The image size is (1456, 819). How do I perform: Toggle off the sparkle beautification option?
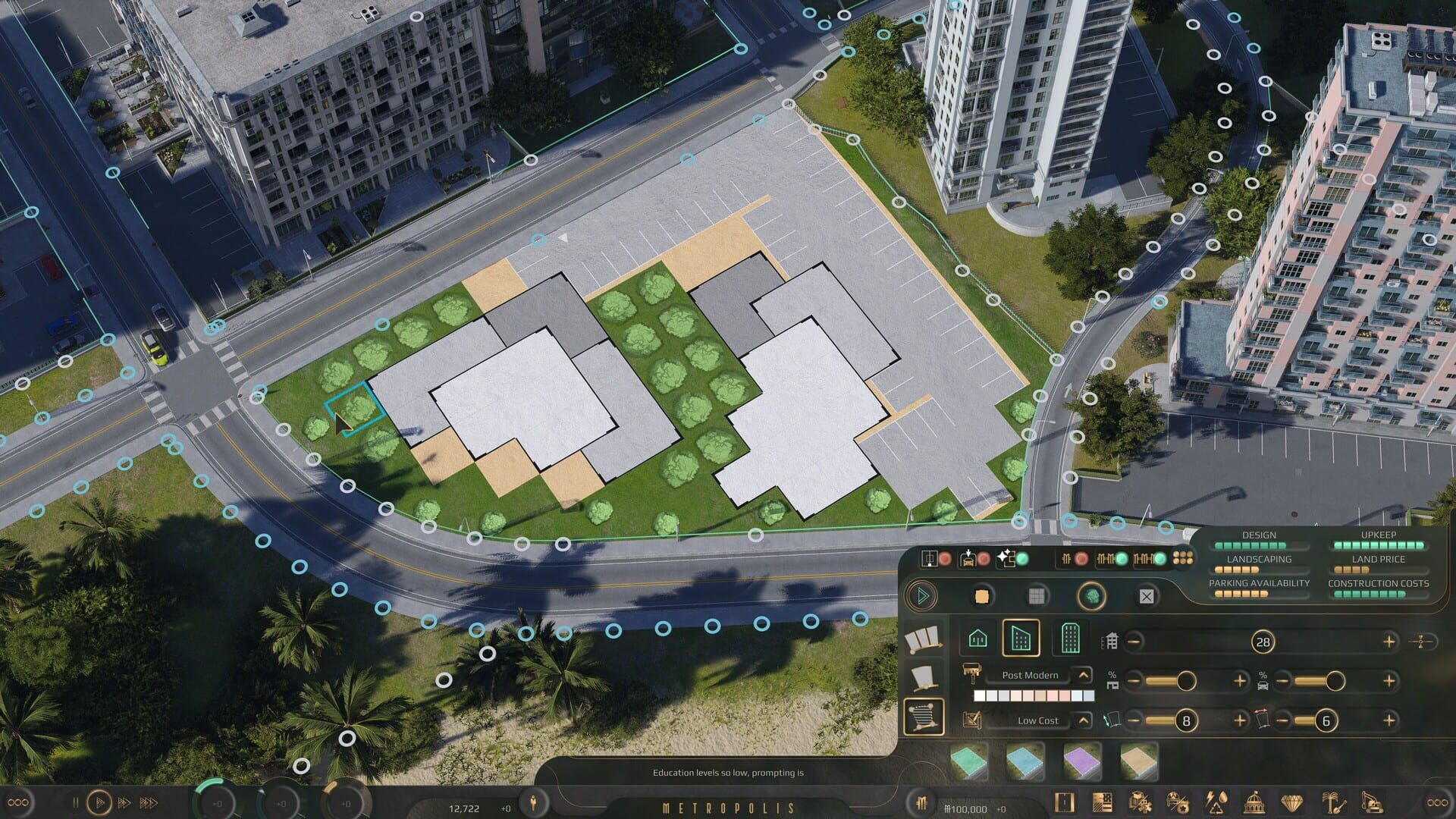pos(1023,558)
